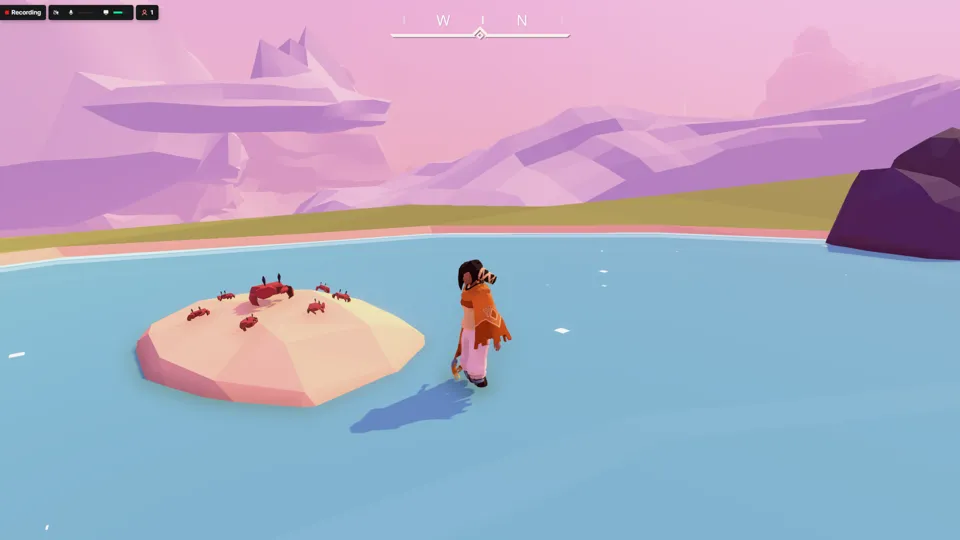Image resolution: width=960 pixels, height=540 pixels.
Task: Toggle the microphone icon in the overlay
Action: point(71,13)
